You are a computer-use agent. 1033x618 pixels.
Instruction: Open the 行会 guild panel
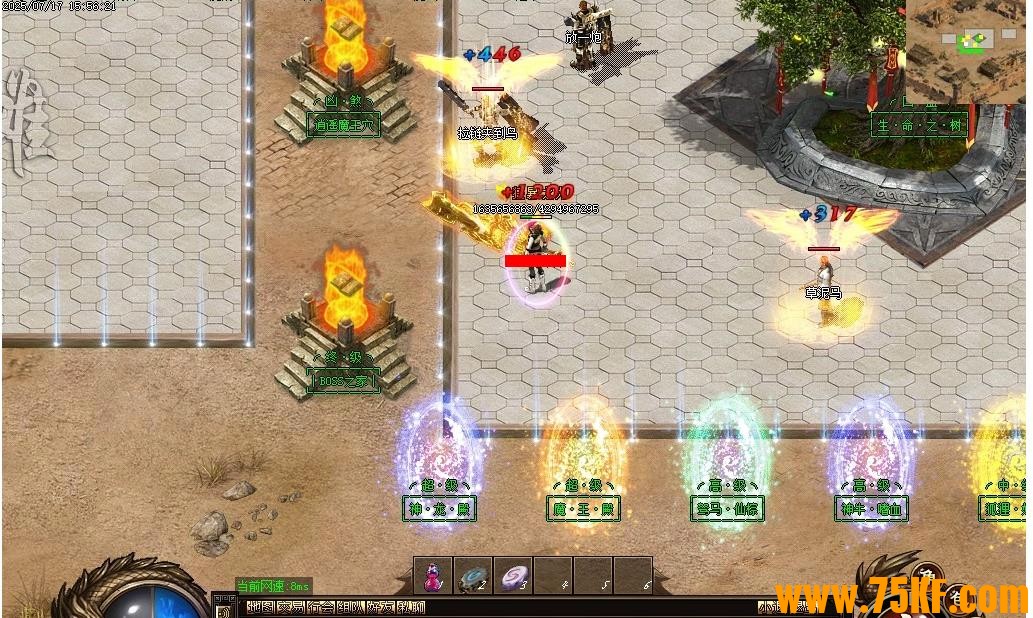point(320,608)
